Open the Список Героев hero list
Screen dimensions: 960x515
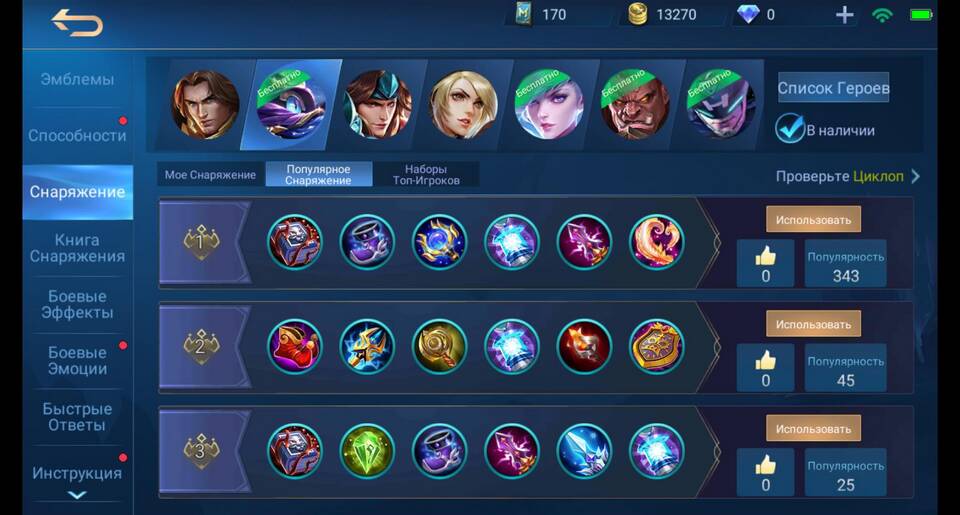pos(833,88)
